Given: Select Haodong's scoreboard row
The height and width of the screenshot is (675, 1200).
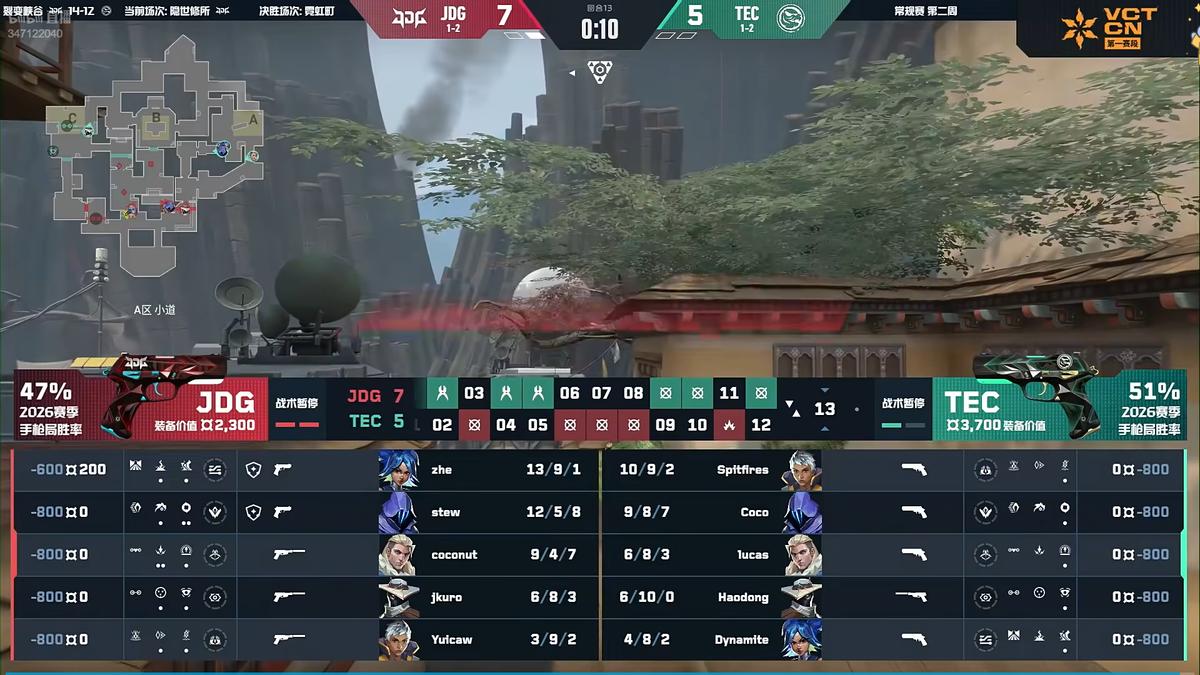Looking at the screenshot, I should [742, 597].
